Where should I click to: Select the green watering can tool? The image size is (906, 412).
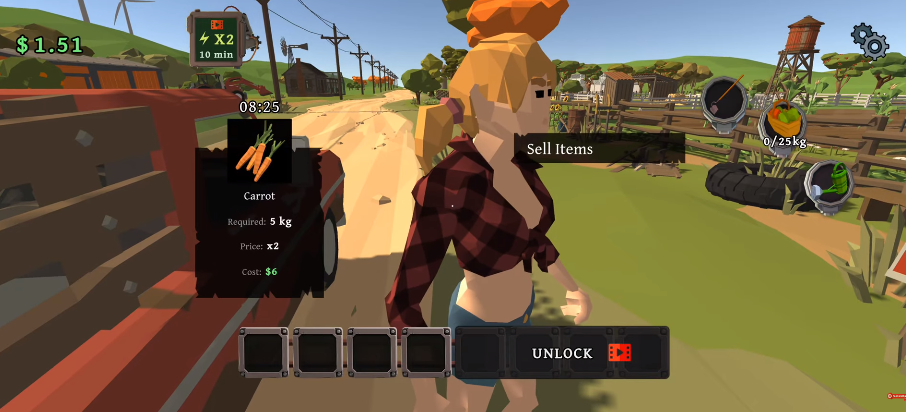pos(829,186)
